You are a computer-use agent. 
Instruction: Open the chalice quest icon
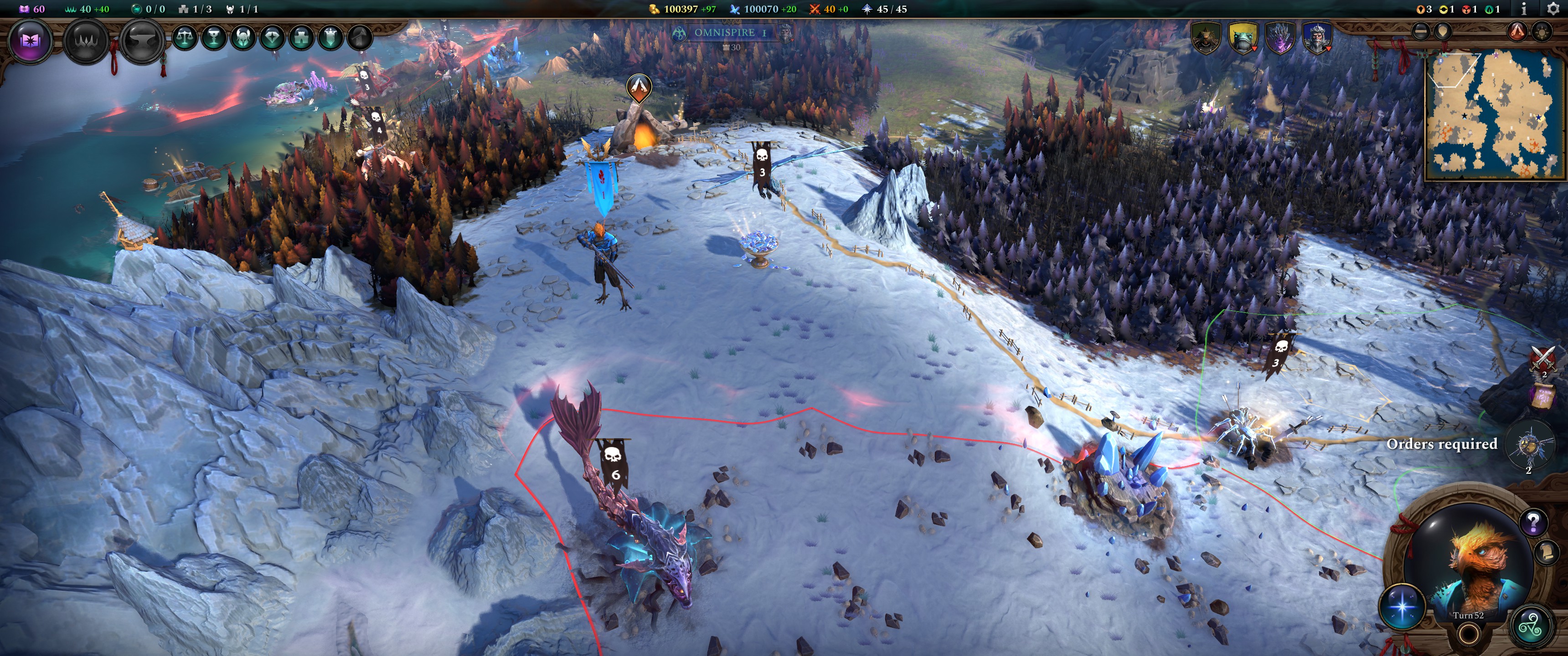tap(214, 38)
